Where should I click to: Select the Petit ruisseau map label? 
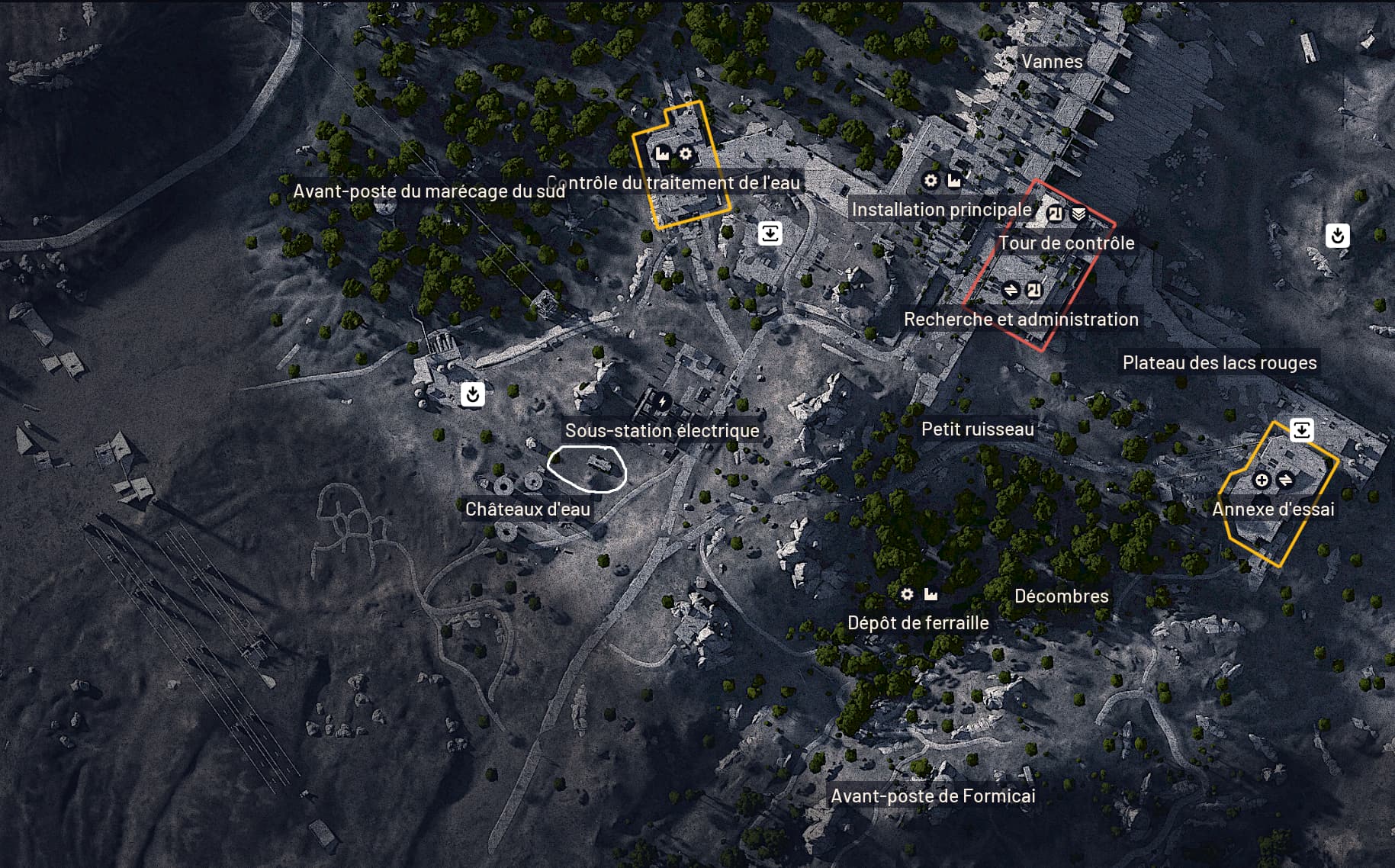pyautogui.click(x=977, y=429)
